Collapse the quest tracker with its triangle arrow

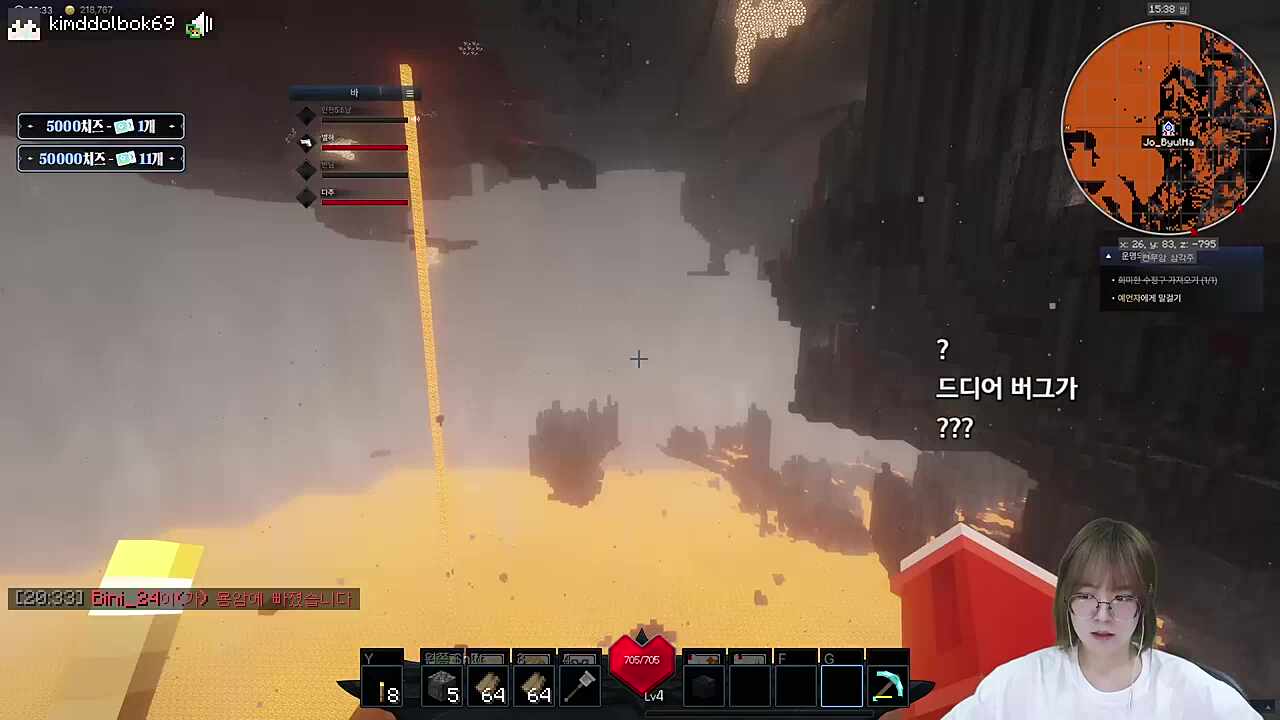(x=1108, y=257)
